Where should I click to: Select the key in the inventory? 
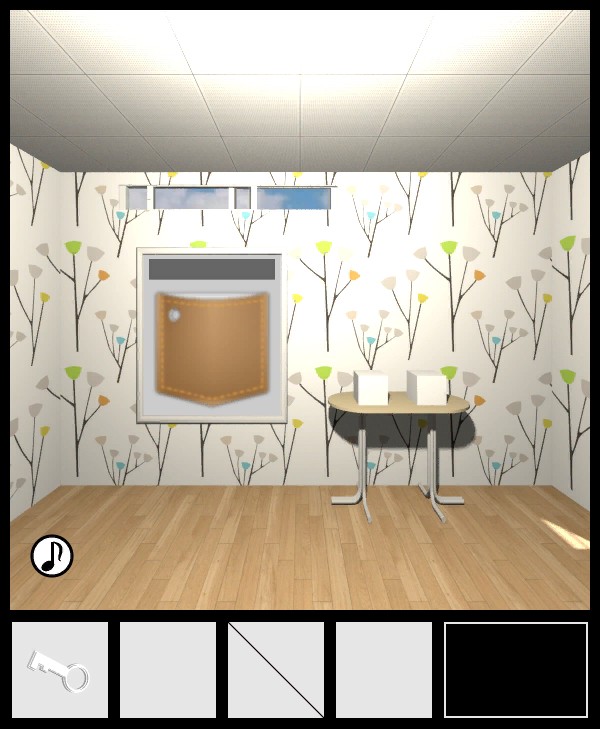coord(59,670)
